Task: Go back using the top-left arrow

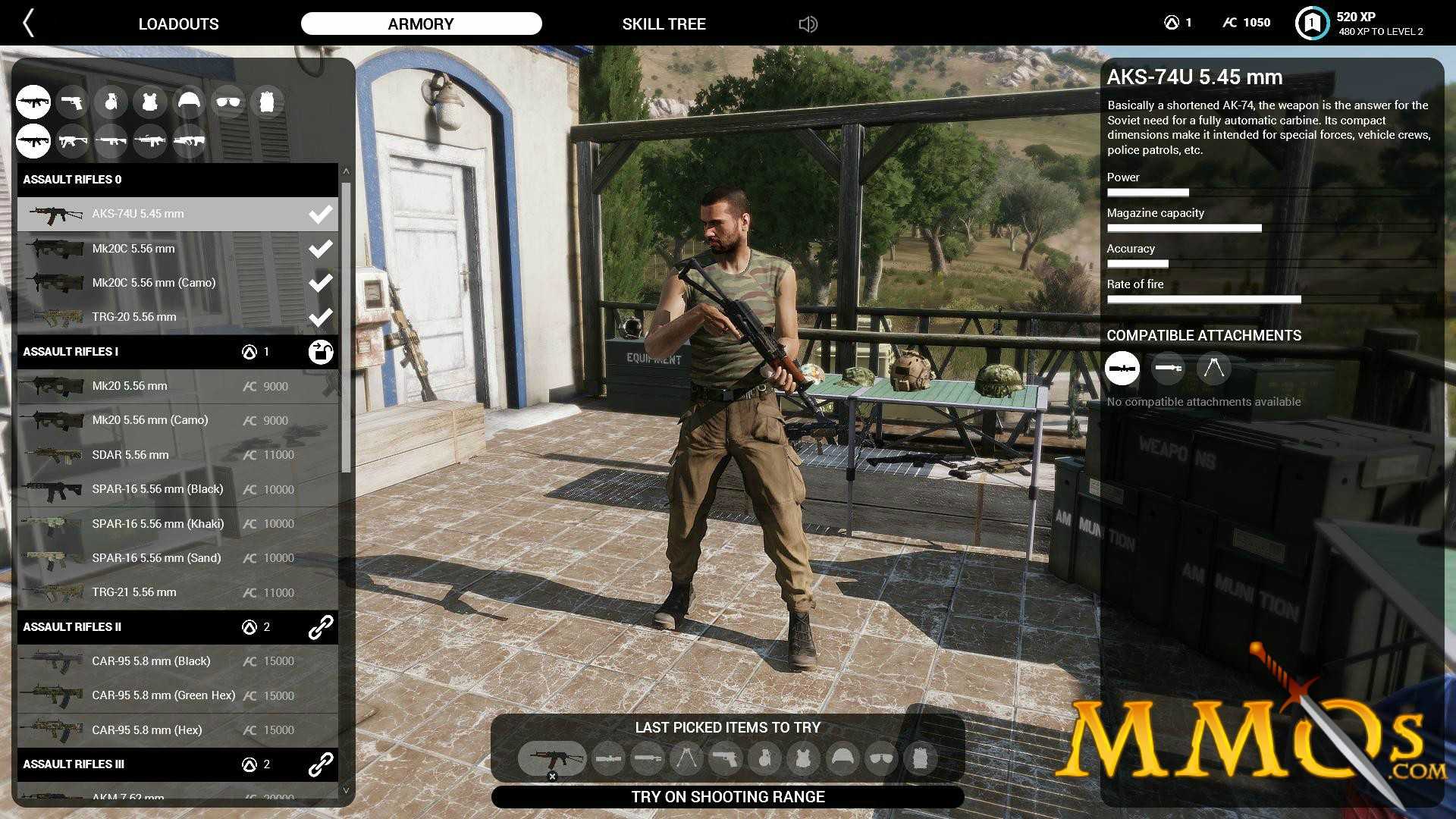Action: [29, 24]
